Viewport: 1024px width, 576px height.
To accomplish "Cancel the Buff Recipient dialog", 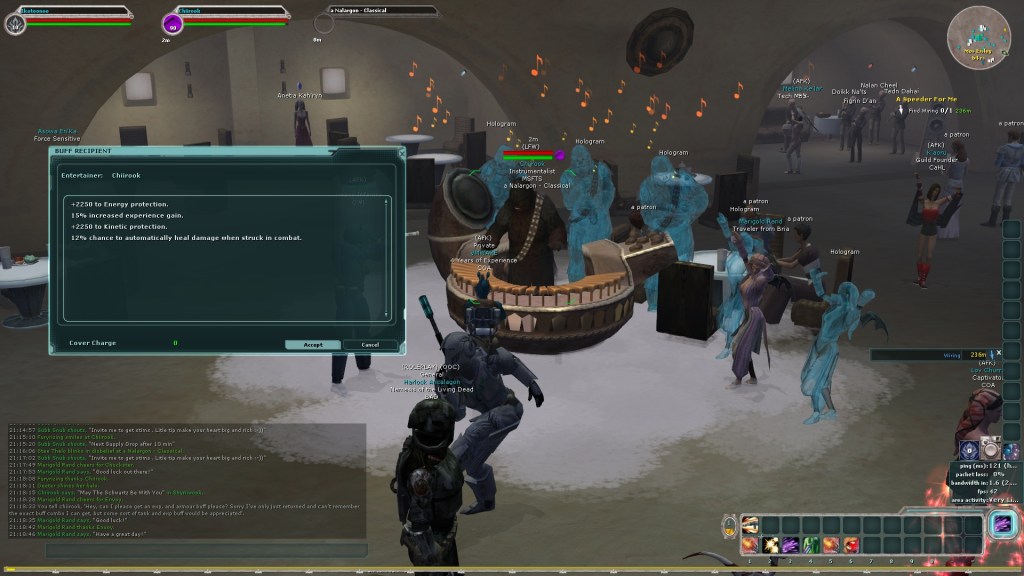I will 370,344.
